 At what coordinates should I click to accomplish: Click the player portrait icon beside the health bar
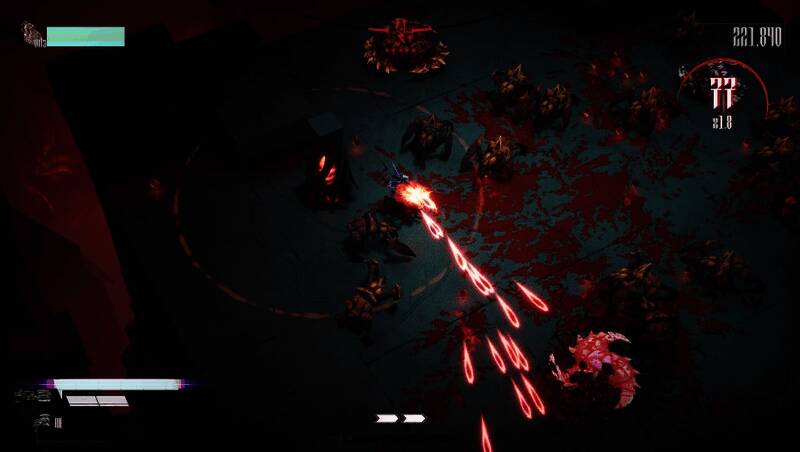(x=33, y=36)
